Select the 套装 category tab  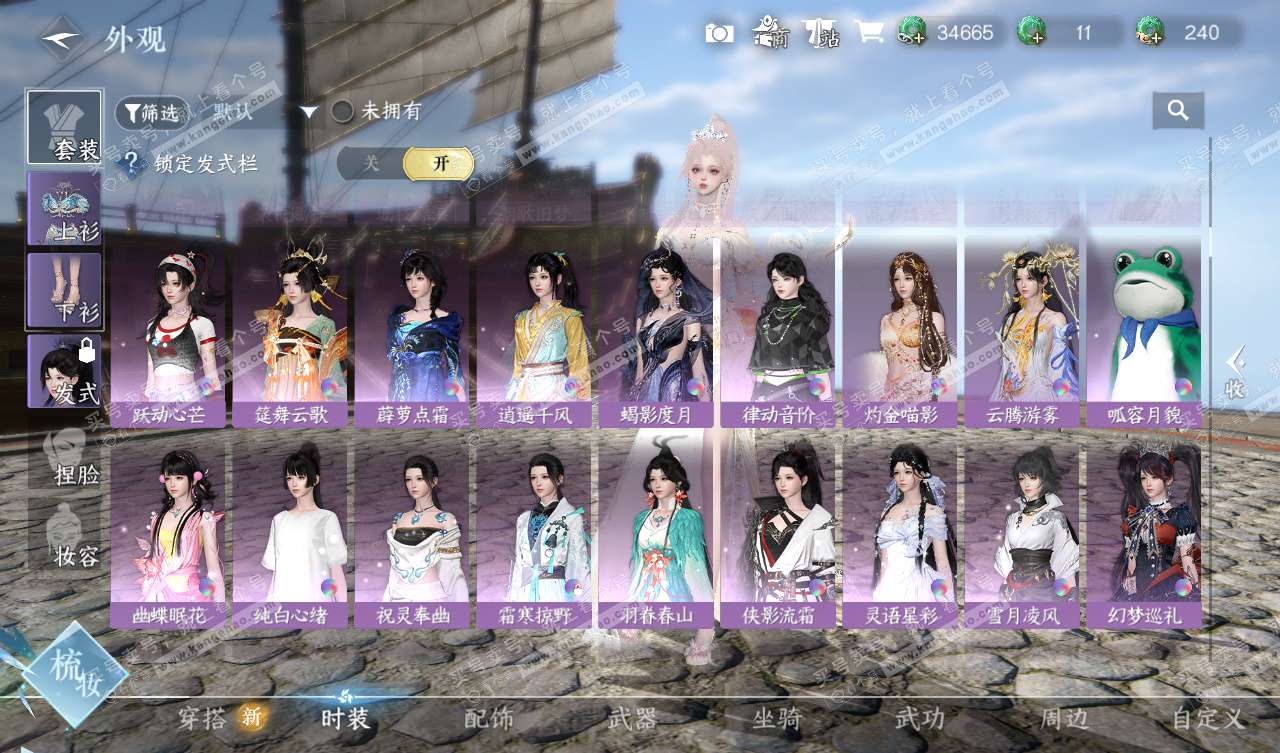click(x=64, y=128)
